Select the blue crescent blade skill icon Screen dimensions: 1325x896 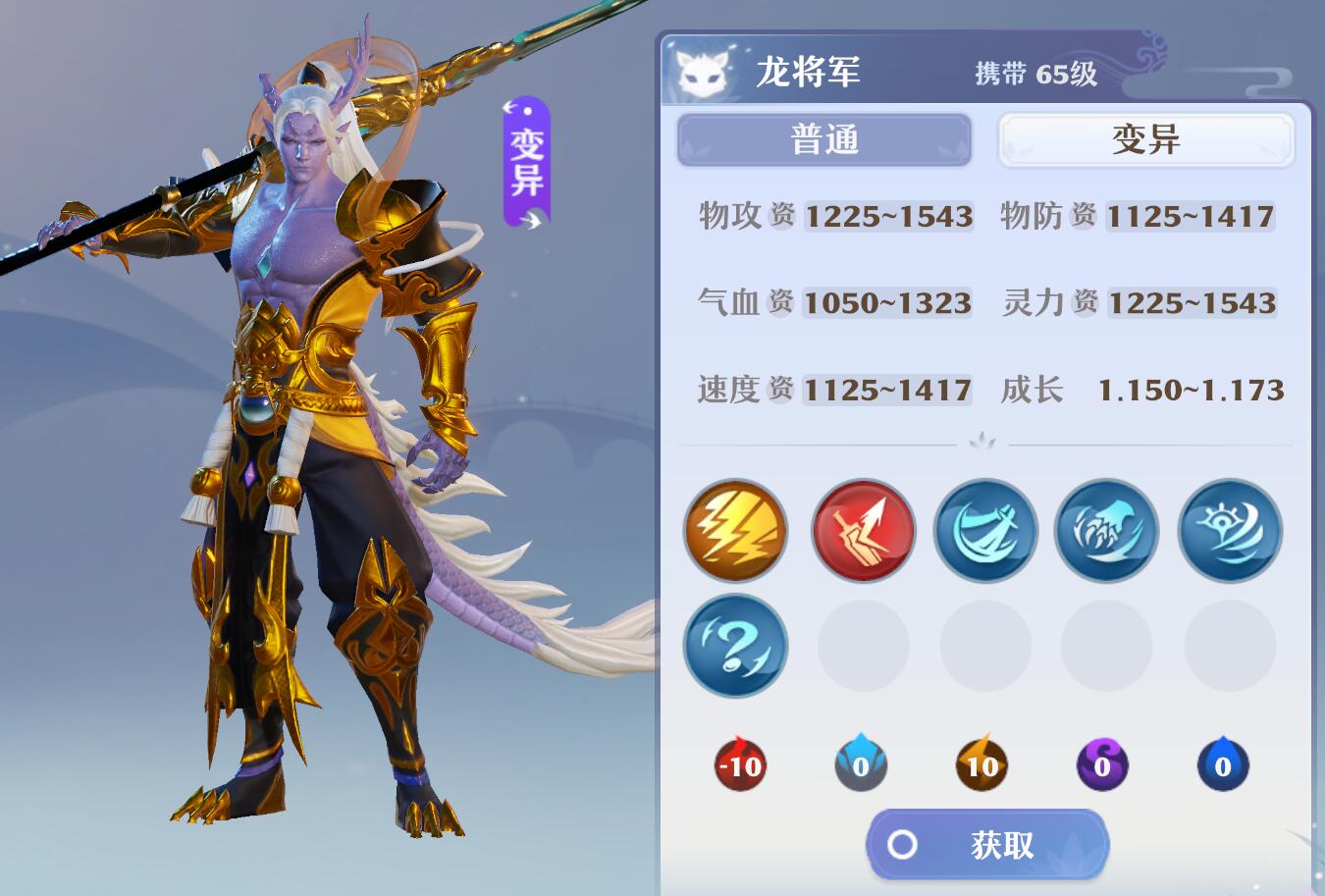(x=985, y=531)
